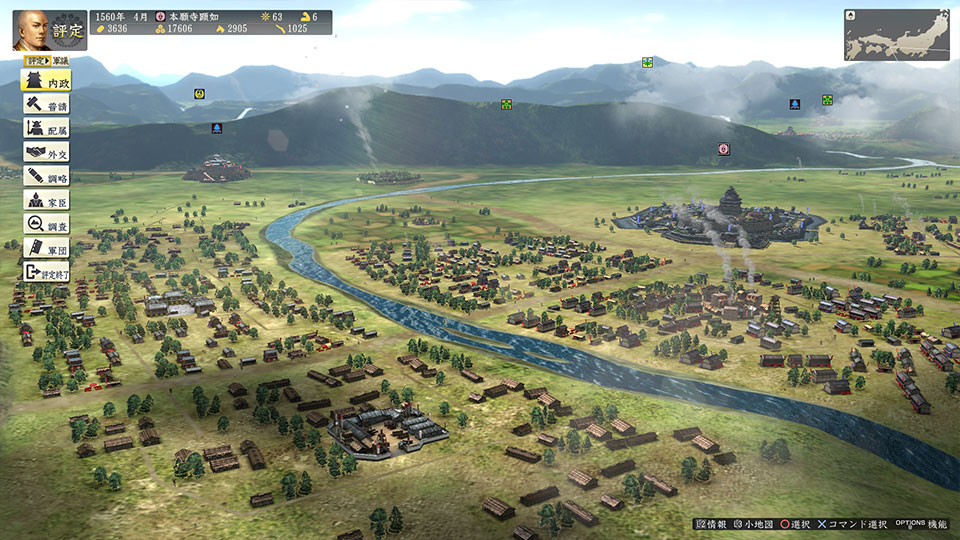
Task: Open the 外交 diplomacy menu
Action: (46, 152)
